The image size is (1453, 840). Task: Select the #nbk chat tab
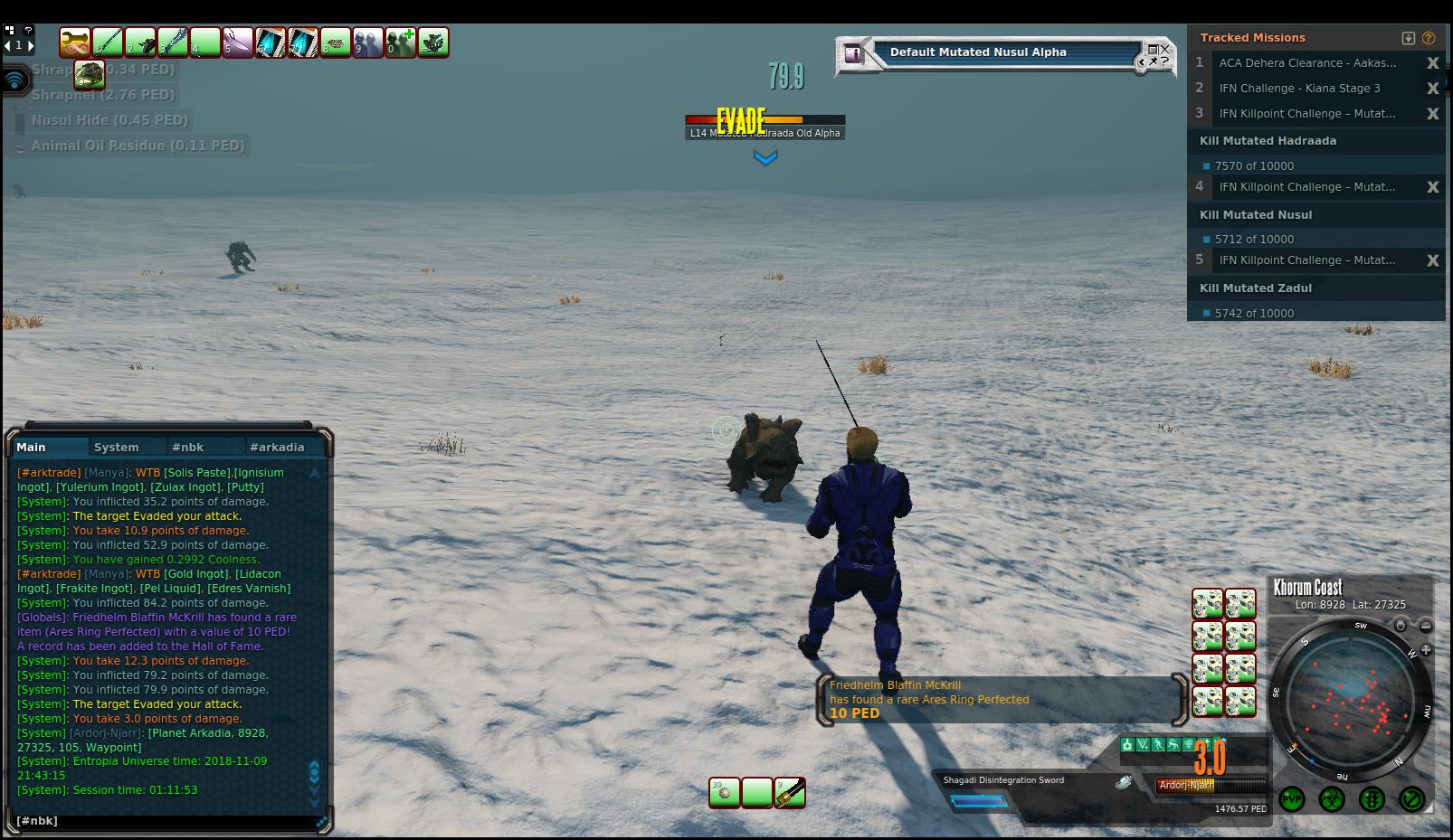point(188,447)
